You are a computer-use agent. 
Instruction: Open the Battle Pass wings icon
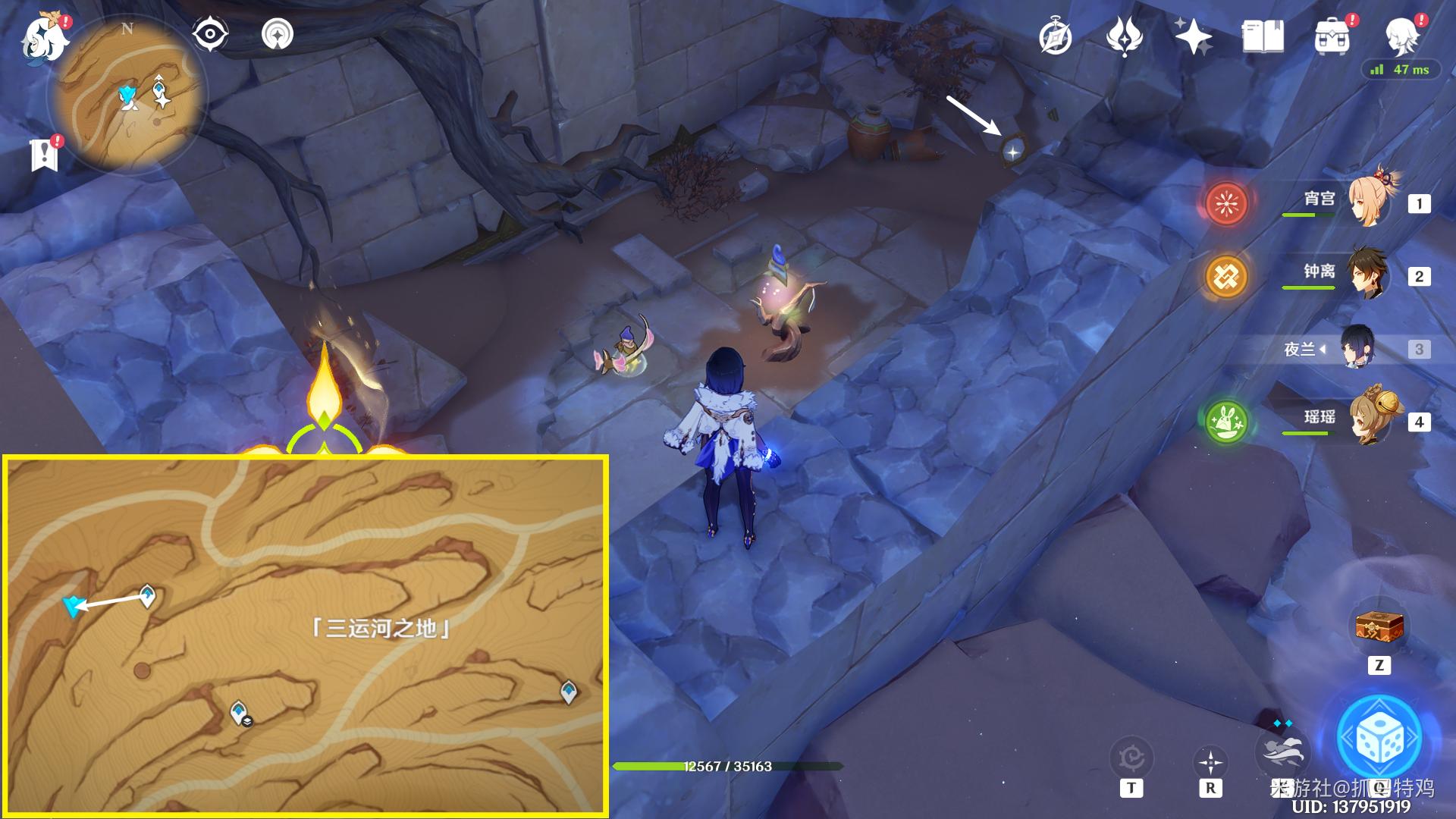coord(1126,33)
